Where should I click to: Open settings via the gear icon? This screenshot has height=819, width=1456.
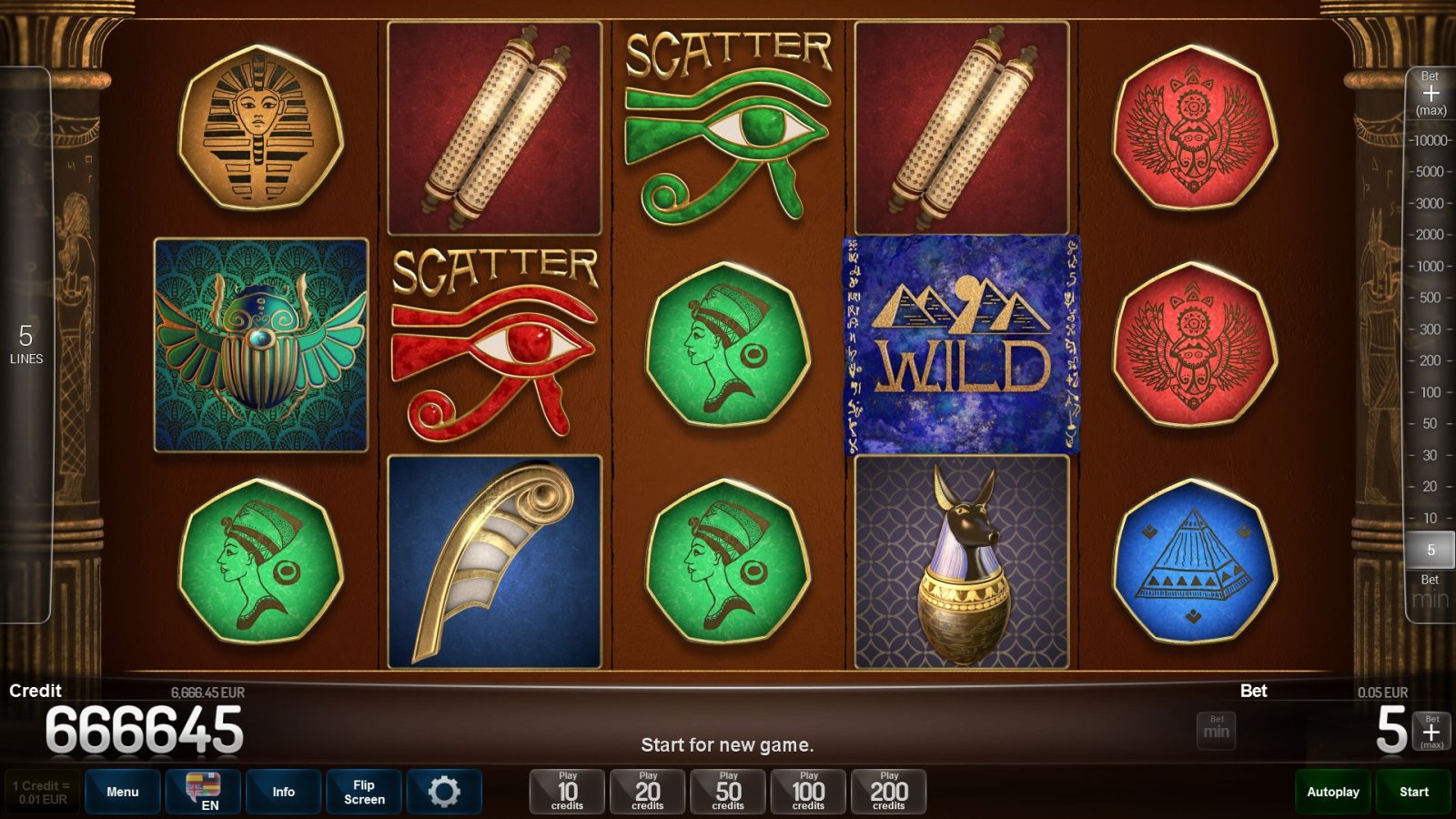point(444,792)
